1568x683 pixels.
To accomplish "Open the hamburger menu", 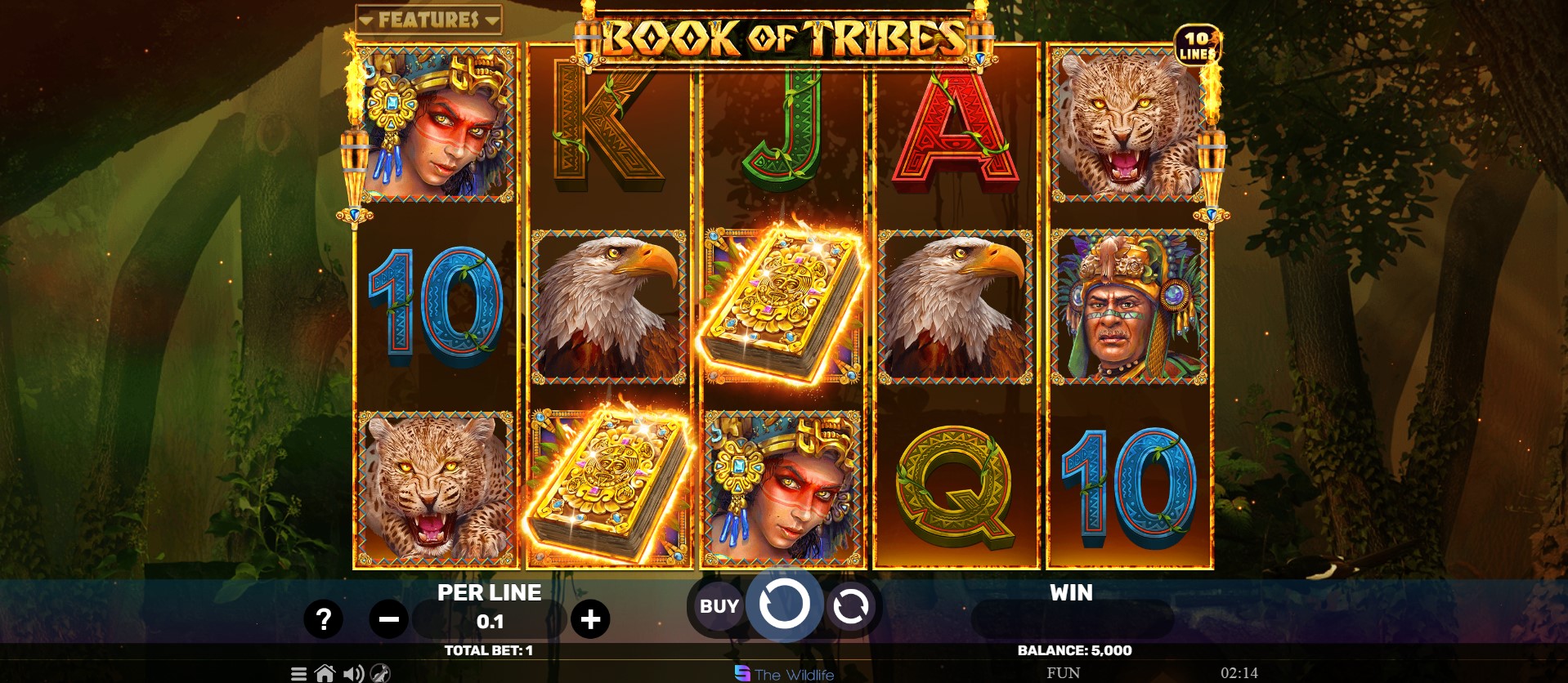I will click(299, 674).
